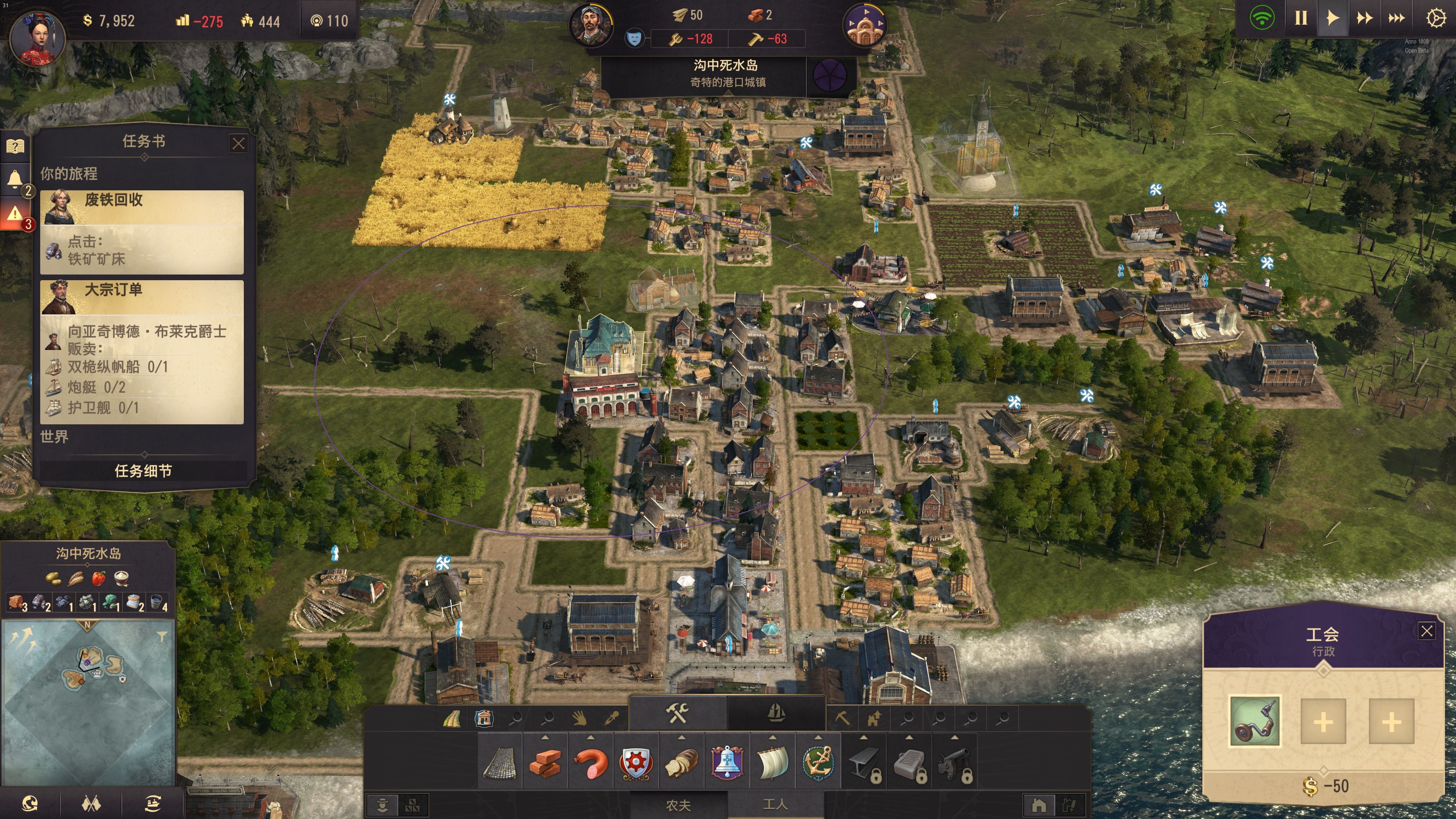
Task: Open the crossed flags diplomacy menu
Action: point(91,803)
